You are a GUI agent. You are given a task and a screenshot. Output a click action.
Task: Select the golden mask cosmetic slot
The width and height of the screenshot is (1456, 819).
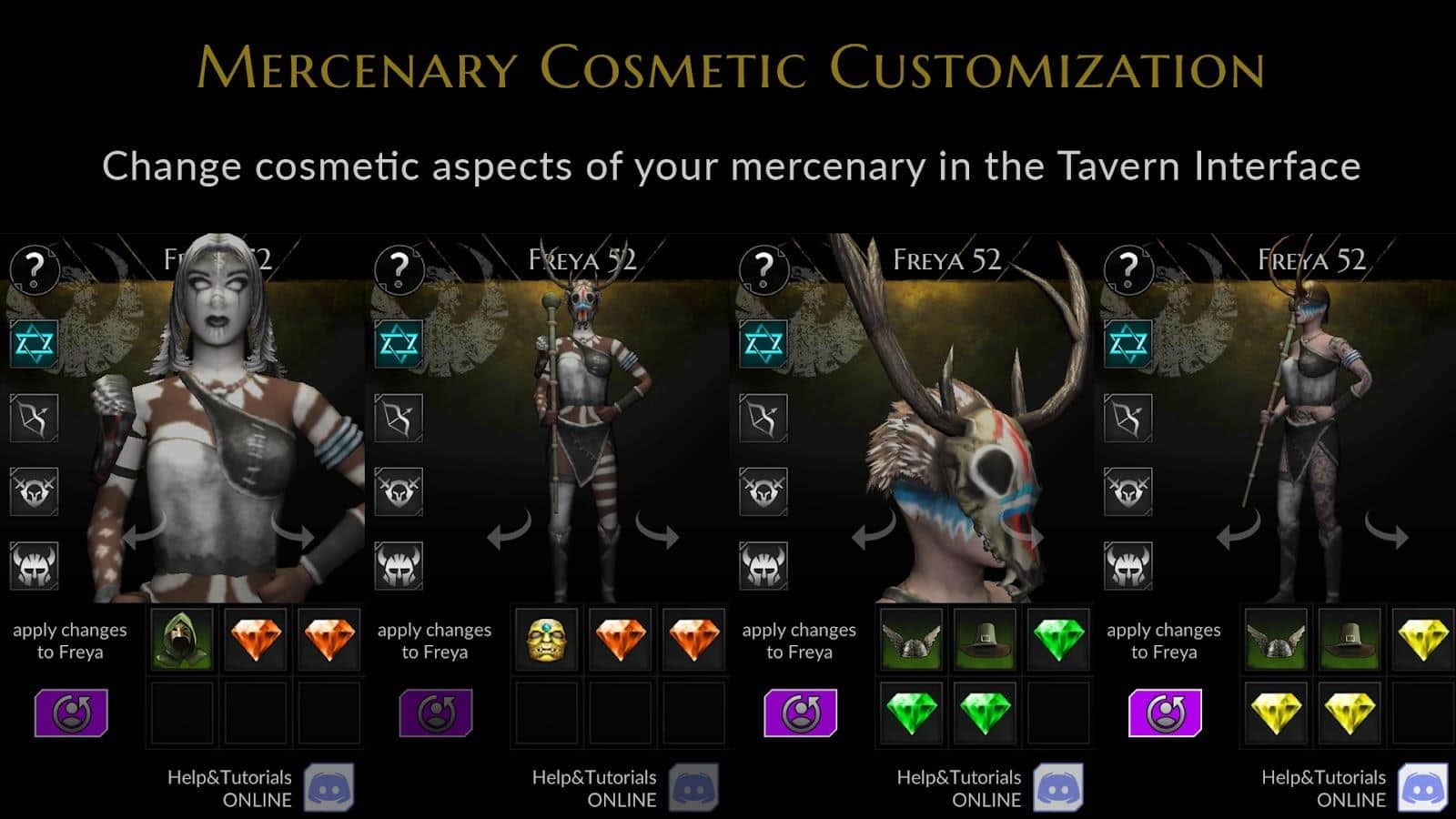pyautogui.click(x=547, y=640)
